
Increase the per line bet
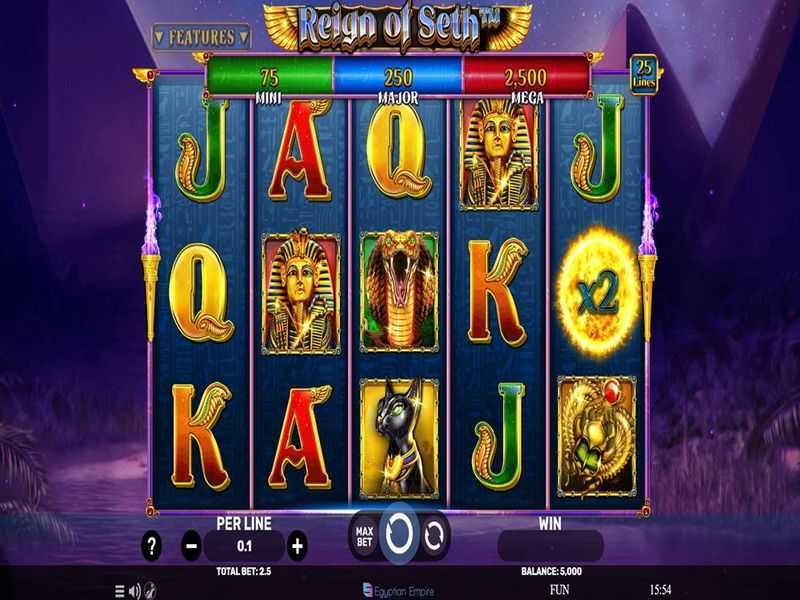[296, 546]
